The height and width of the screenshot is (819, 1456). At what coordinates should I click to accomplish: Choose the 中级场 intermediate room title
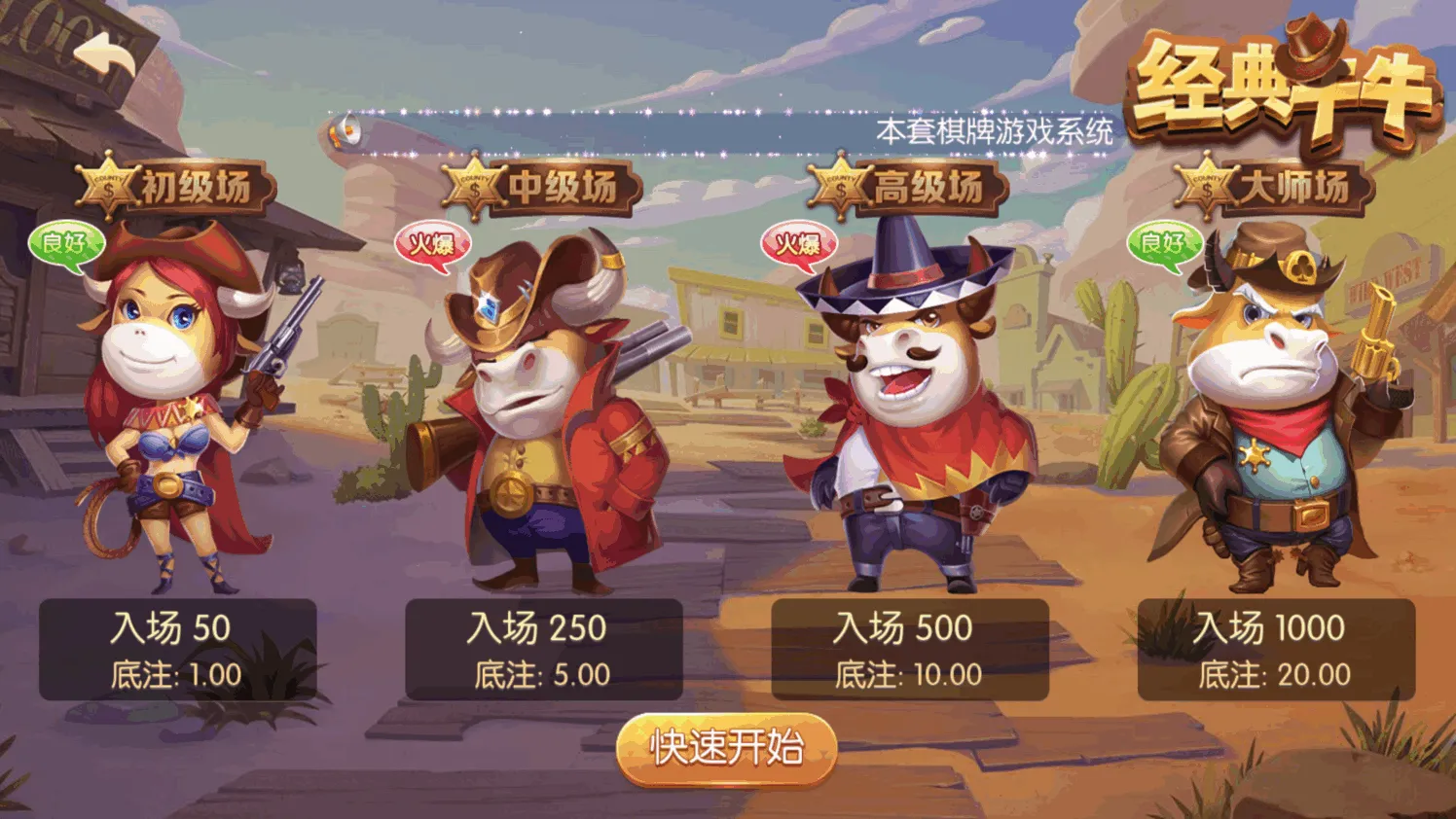pyautogui.click(x=543, y=187)
